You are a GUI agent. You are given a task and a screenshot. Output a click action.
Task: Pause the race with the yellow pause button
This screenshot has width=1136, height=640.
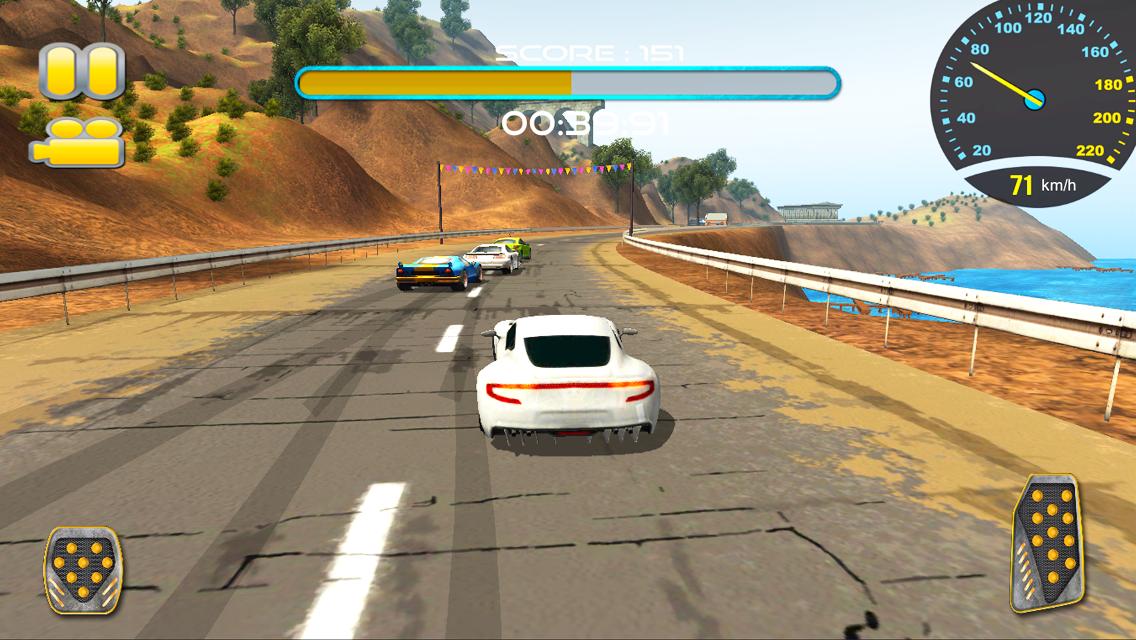pos(81,72)
